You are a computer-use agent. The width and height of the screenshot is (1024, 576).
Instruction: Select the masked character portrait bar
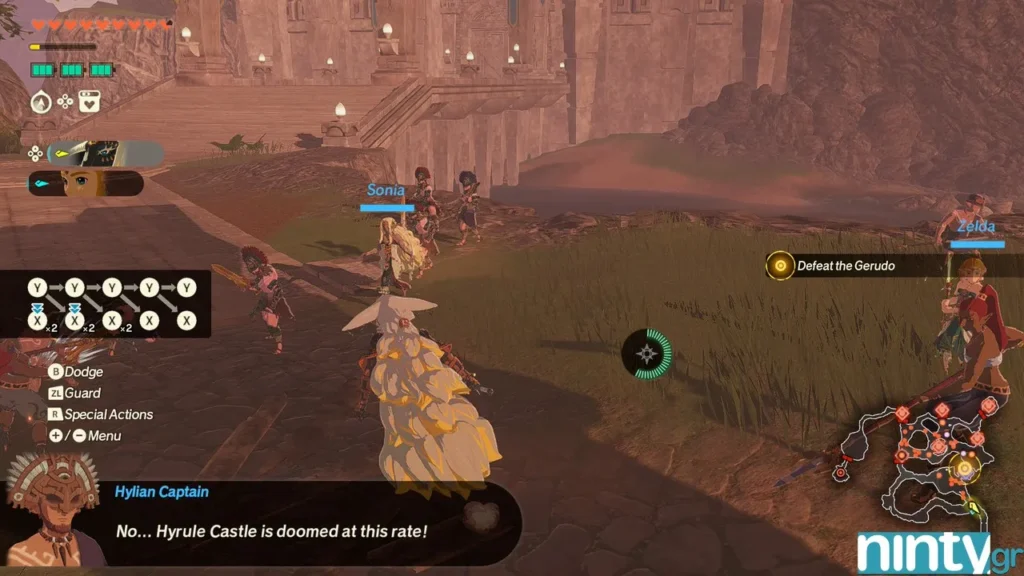click(105, 154)
